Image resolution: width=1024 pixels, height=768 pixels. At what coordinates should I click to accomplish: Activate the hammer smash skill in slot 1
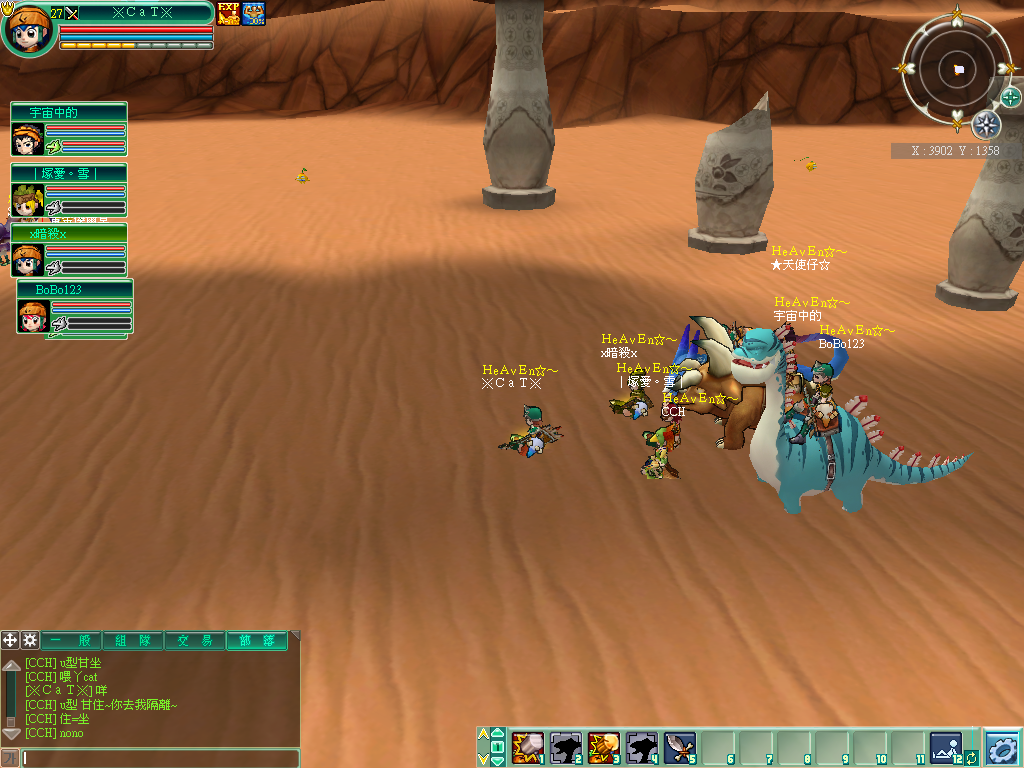527,747
